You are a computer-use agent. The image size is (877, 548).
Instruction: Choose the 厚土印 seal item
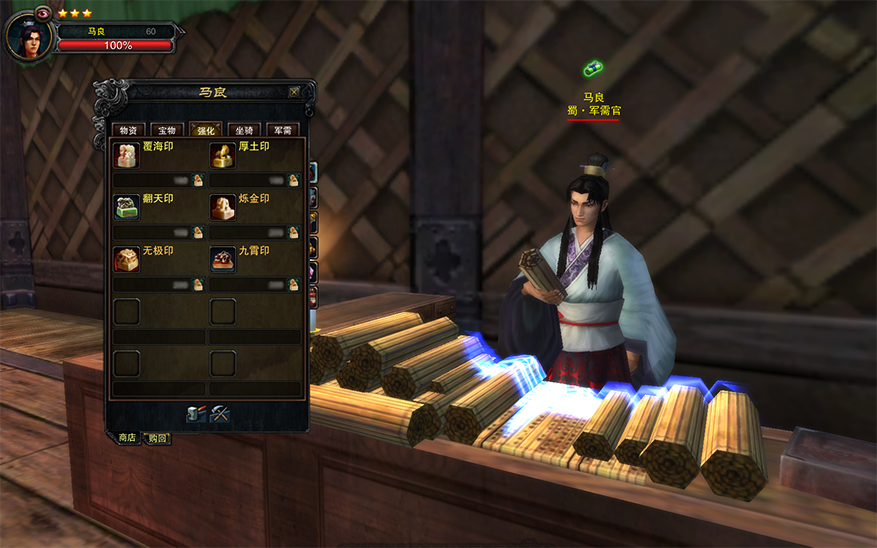[223, 155]
